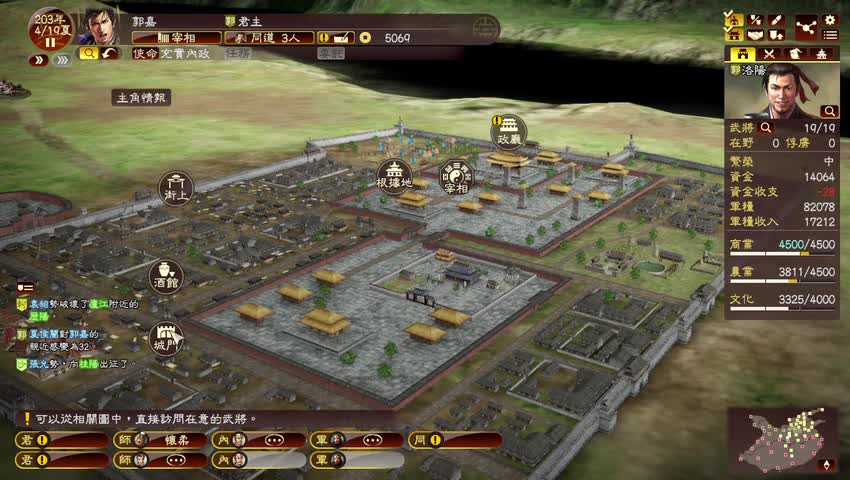Click the handshake diplomacy icon
850x480 pixels.
[755, 36]
